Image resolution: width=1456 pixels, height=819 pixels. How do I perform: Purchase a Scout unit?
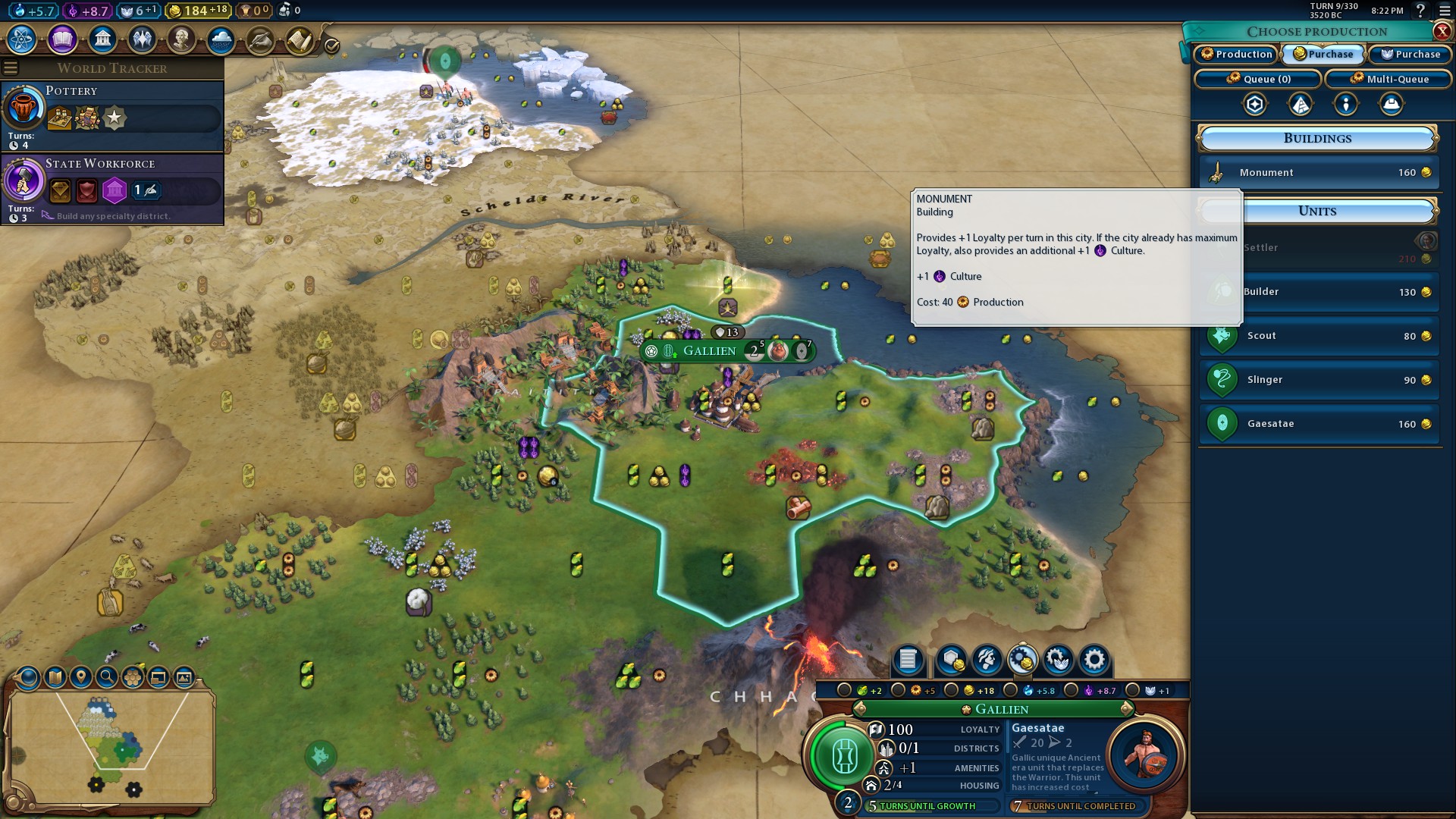[x=1319, y=336]
